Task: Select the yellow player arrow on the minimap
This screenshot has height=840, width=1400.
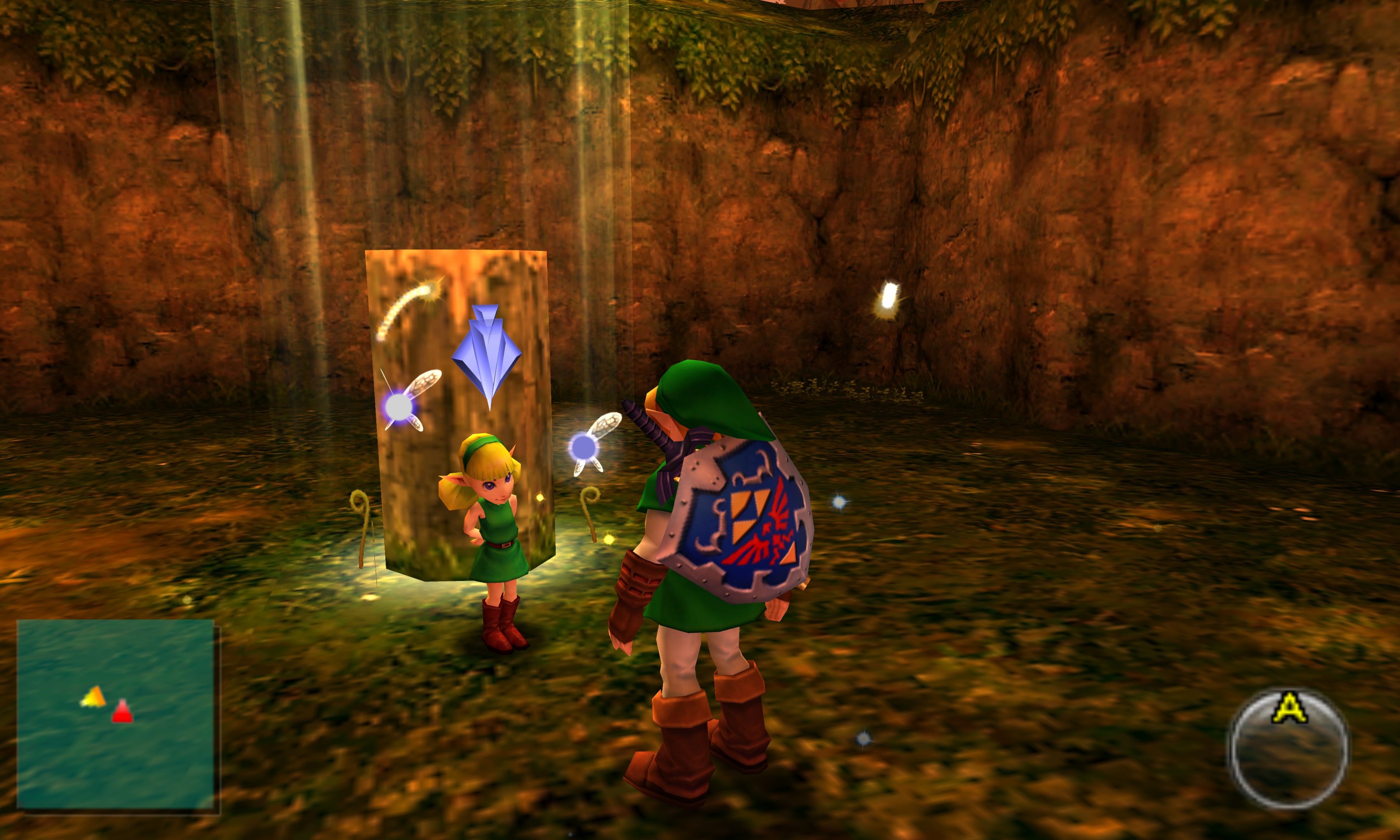Action: pyautogui.click(x=94, y=697)
